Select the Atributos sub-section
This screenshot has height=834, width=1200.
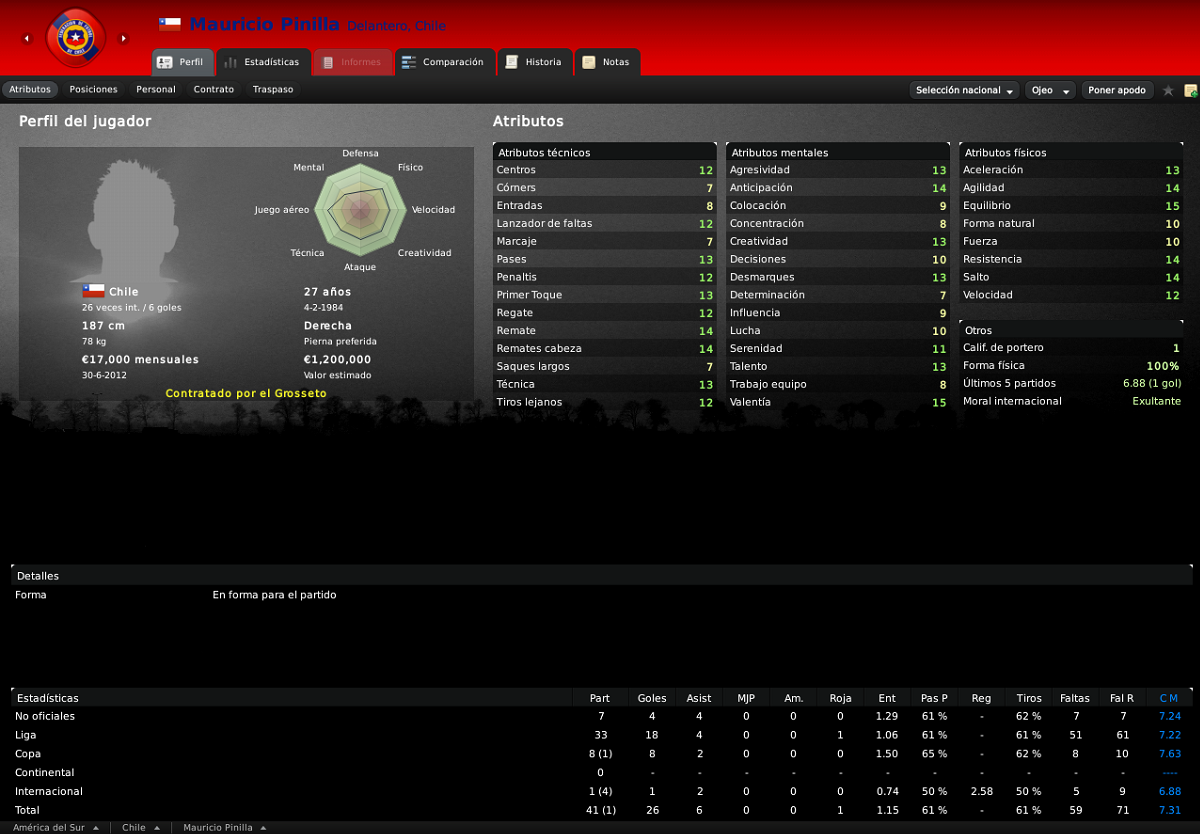click(x=30, y=90)
